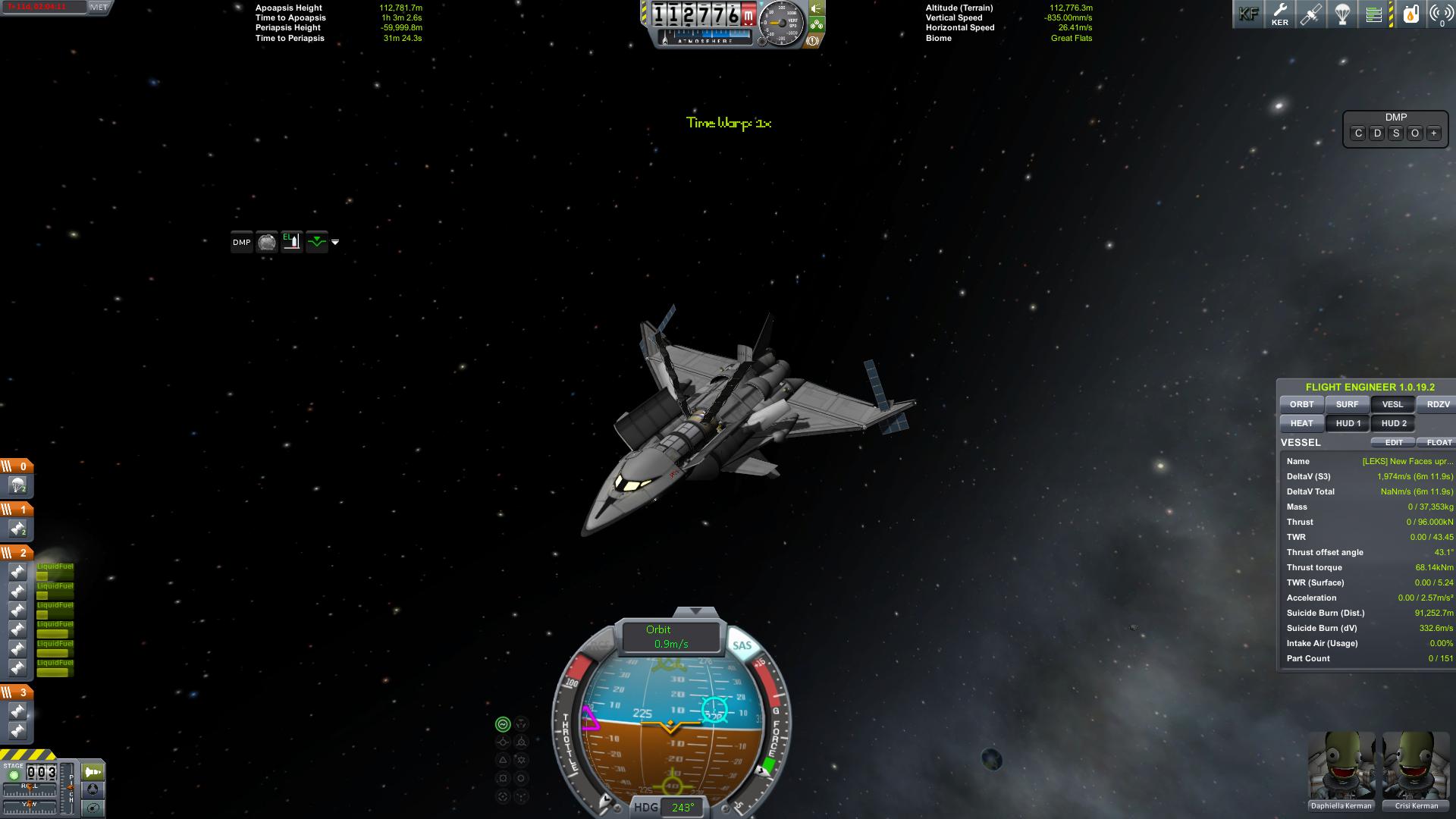Viewport: 1456px width, 819px height.
Task: Open the parachute toolbar icon
Action: 1342,14
